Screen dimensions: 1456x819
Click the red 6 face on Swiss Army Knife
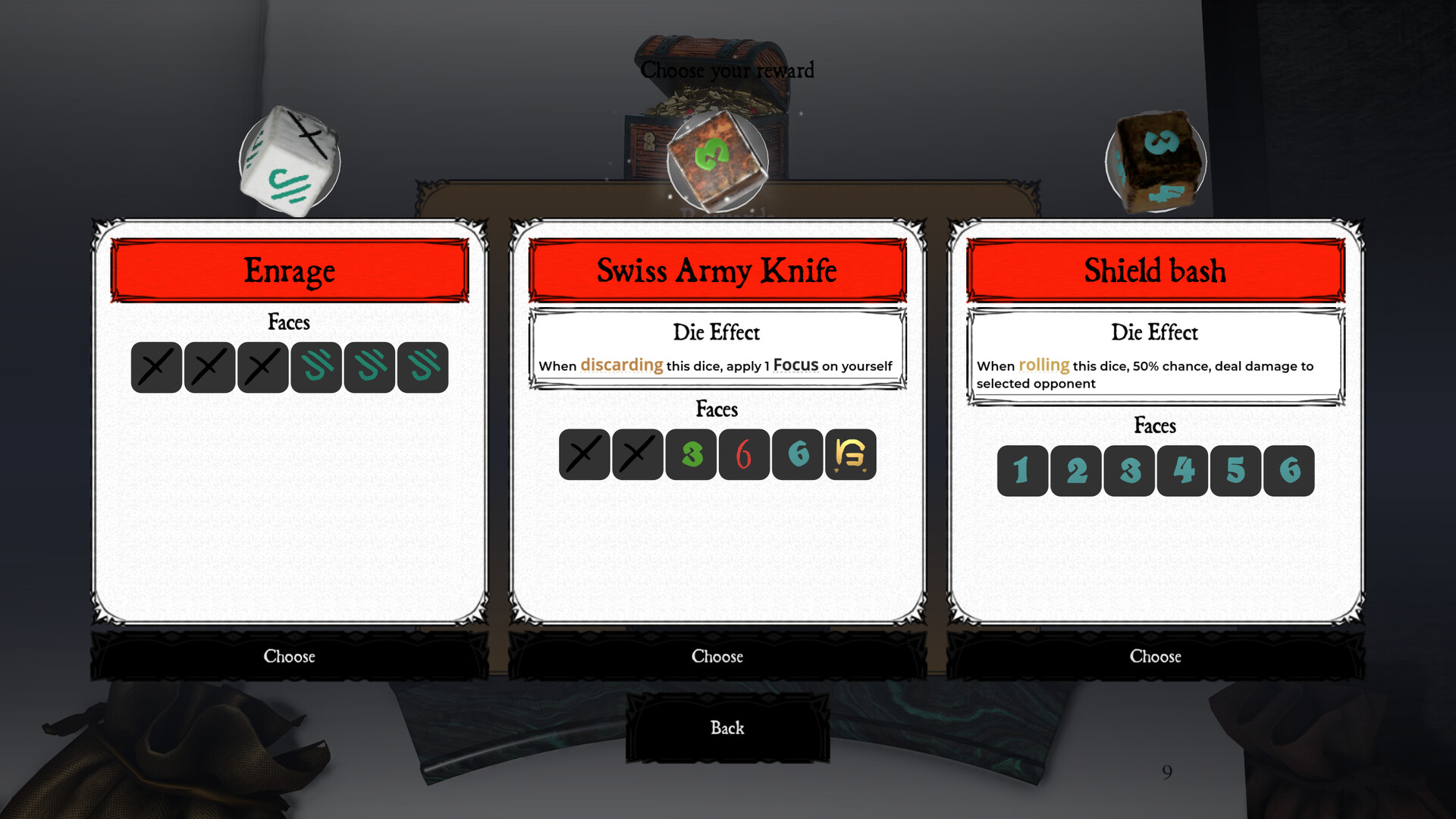point(743,455)
